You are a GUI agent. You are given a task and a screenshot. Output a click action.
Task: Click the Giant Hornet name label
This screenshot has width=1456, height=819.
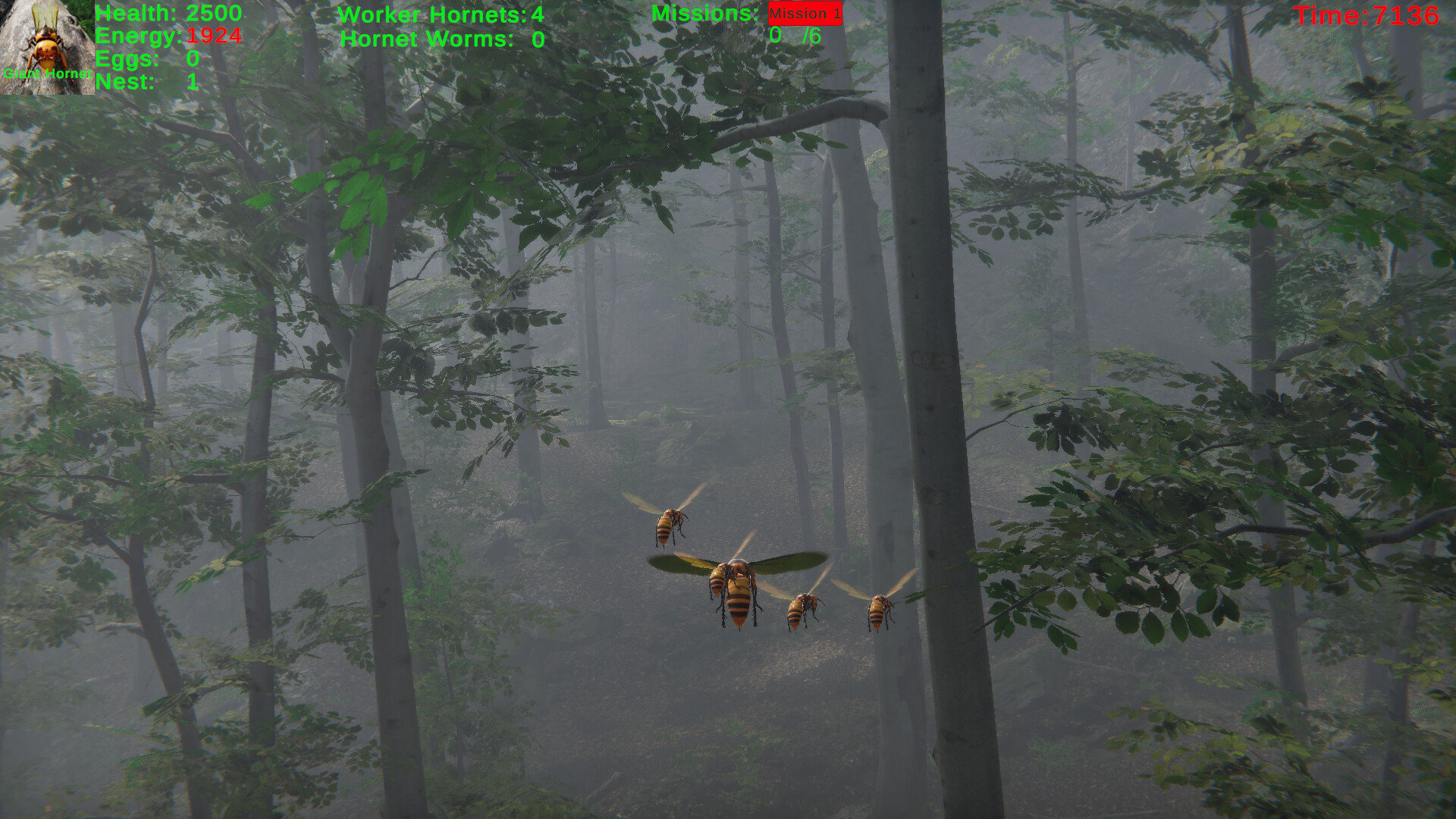47,74
